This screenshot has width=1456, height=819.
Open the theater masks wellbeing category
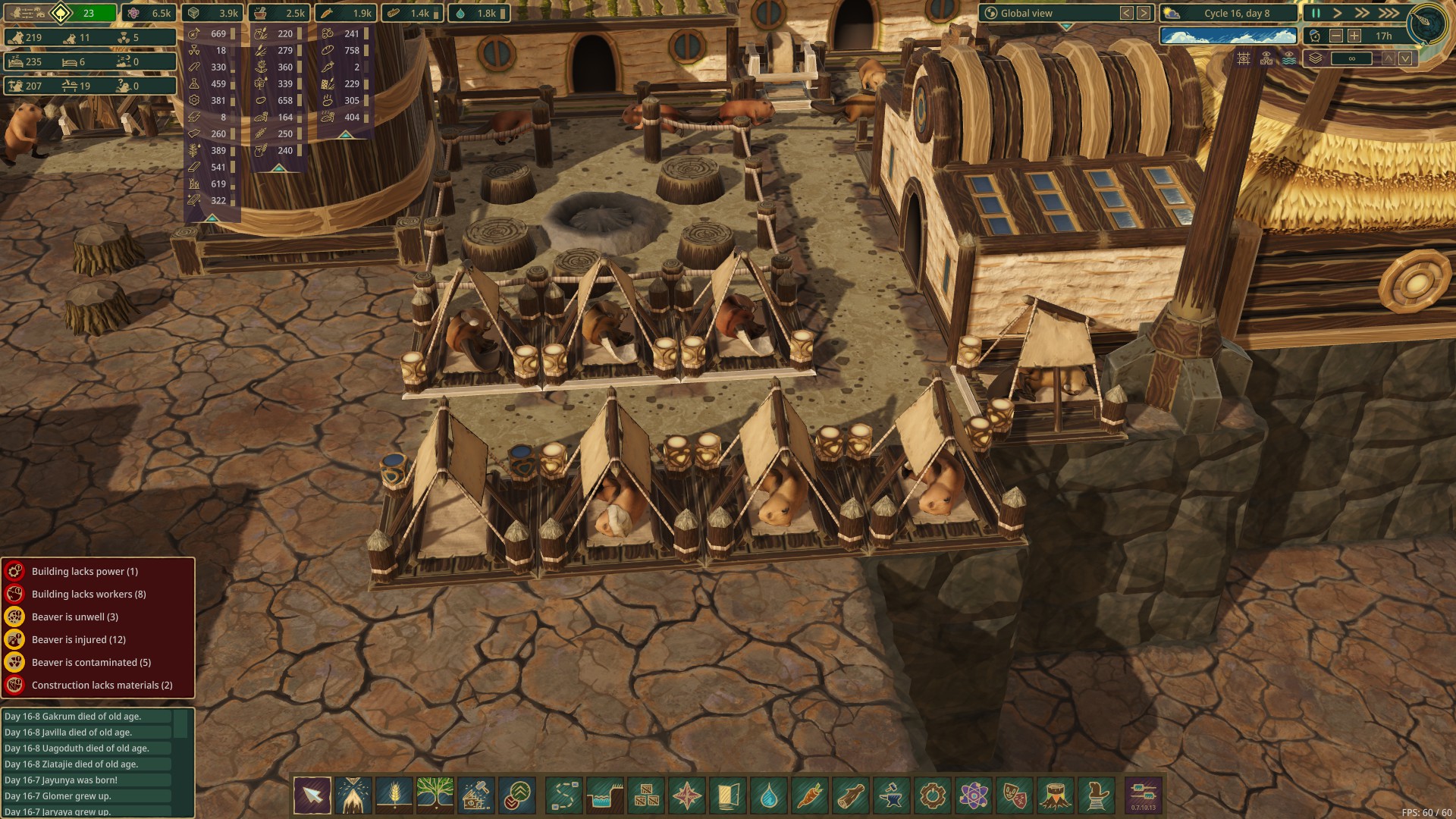1015,795
